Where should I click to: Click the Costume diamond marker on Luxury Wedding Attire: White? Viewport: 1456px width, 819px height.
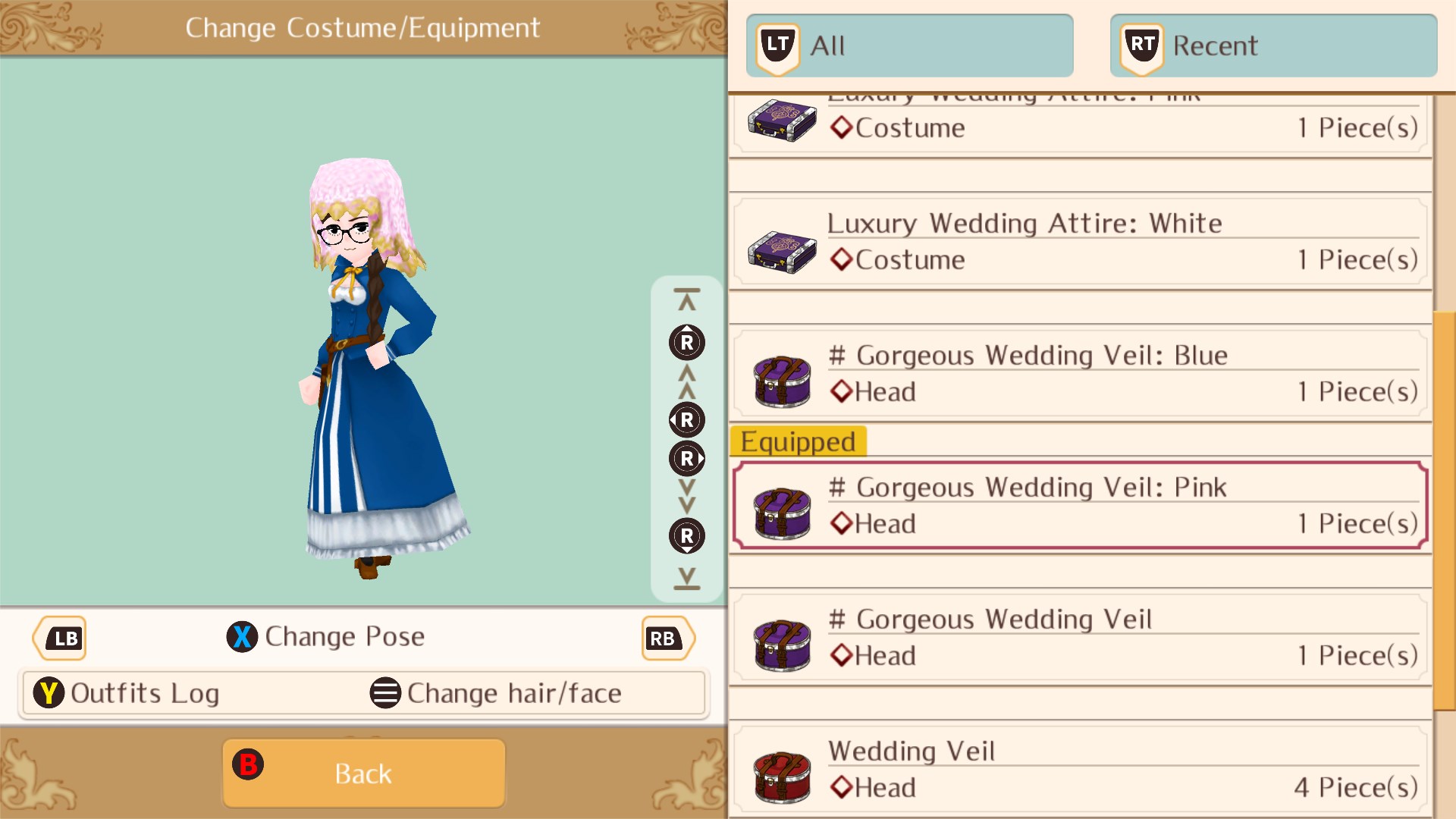tap(841, 259)
